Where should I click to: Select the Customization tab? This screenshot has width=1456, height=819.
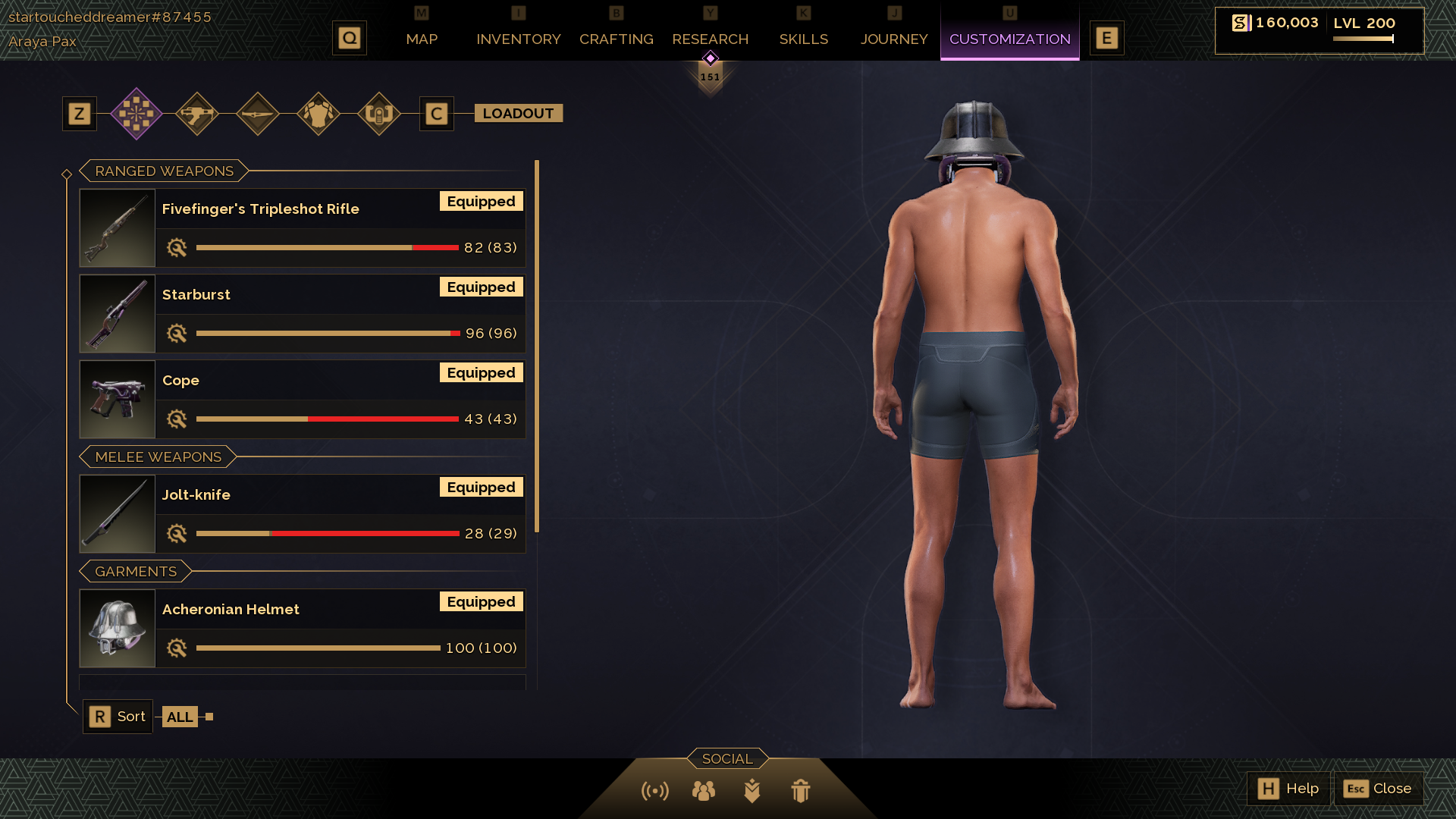click(x=1009, y=39)
